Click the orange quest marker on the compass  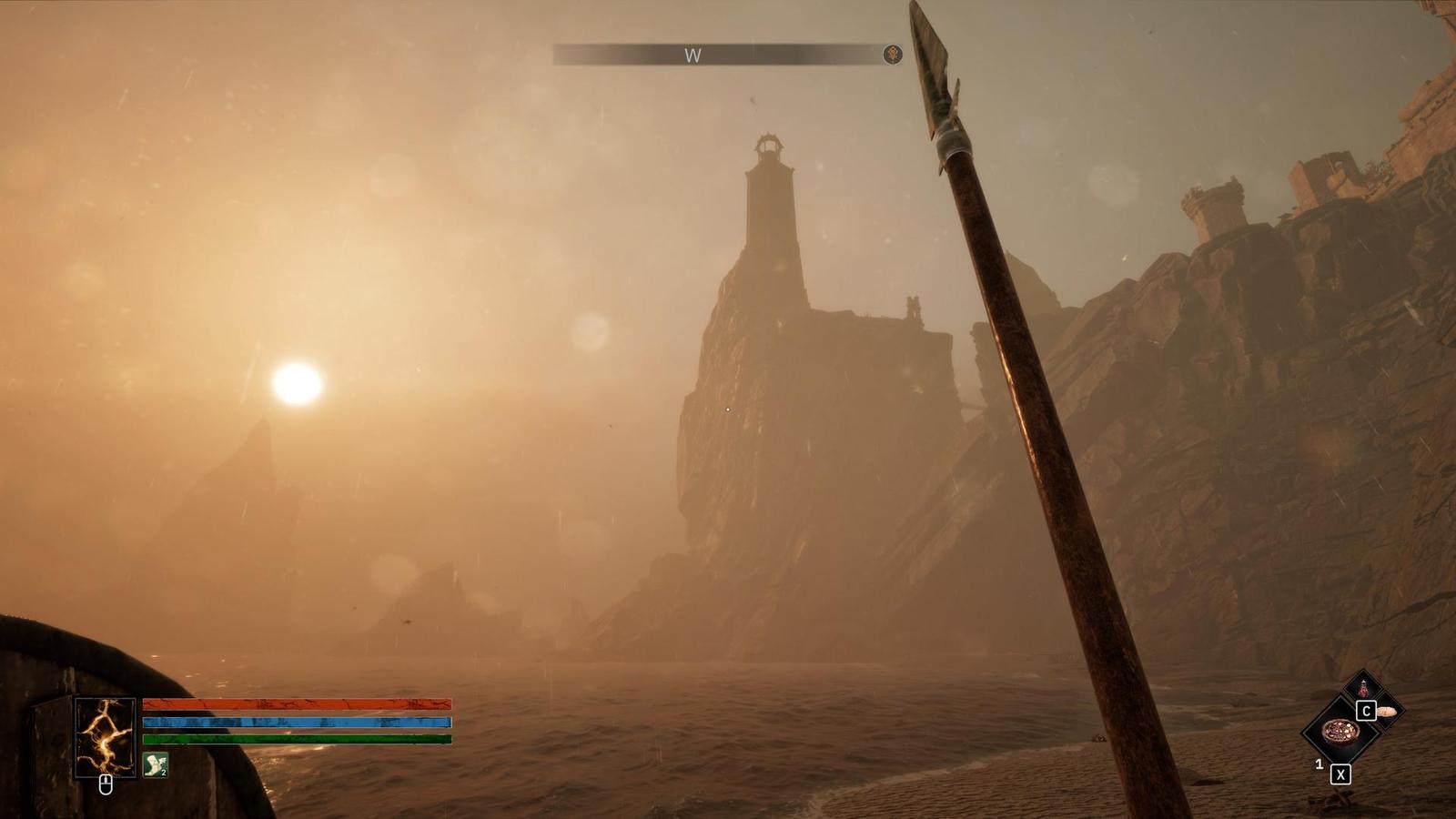point(894,55)
